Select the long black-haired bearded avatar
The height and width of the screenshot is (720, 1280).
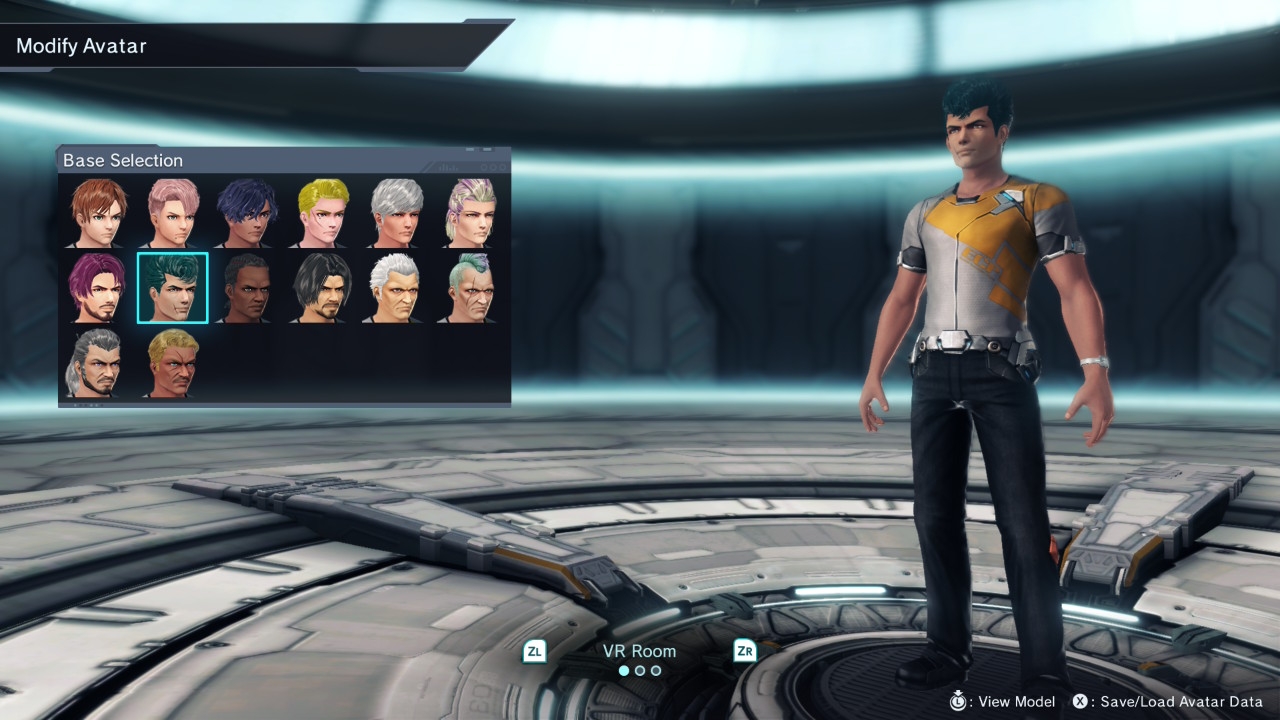coord(322,288)
